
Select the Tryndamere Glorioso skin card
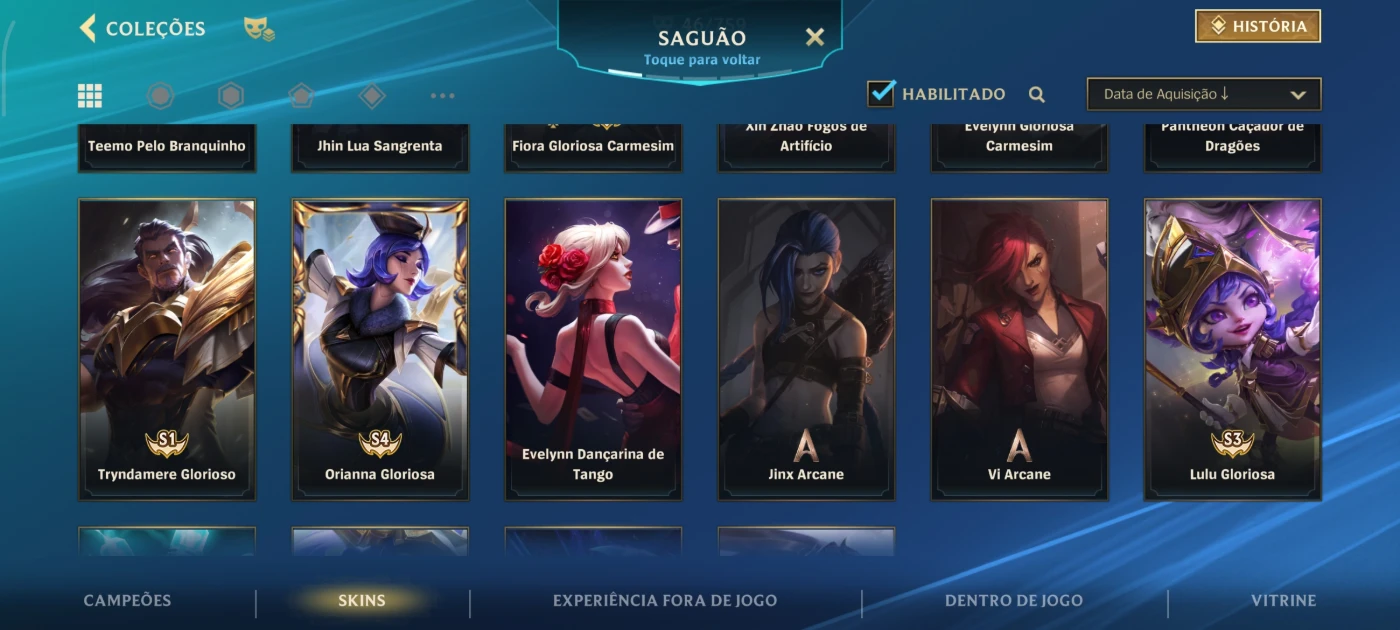coord(167,349)
